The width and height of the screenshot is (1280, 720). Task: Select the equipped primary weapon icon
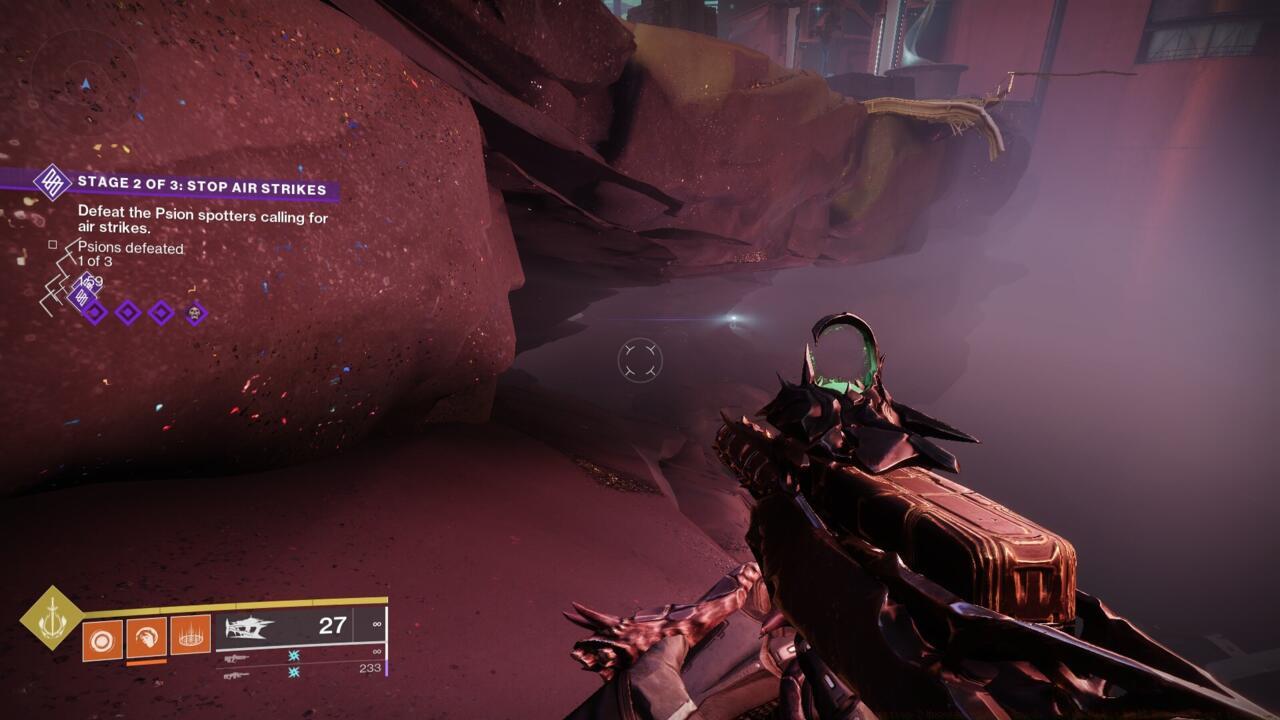pos(250,628)
